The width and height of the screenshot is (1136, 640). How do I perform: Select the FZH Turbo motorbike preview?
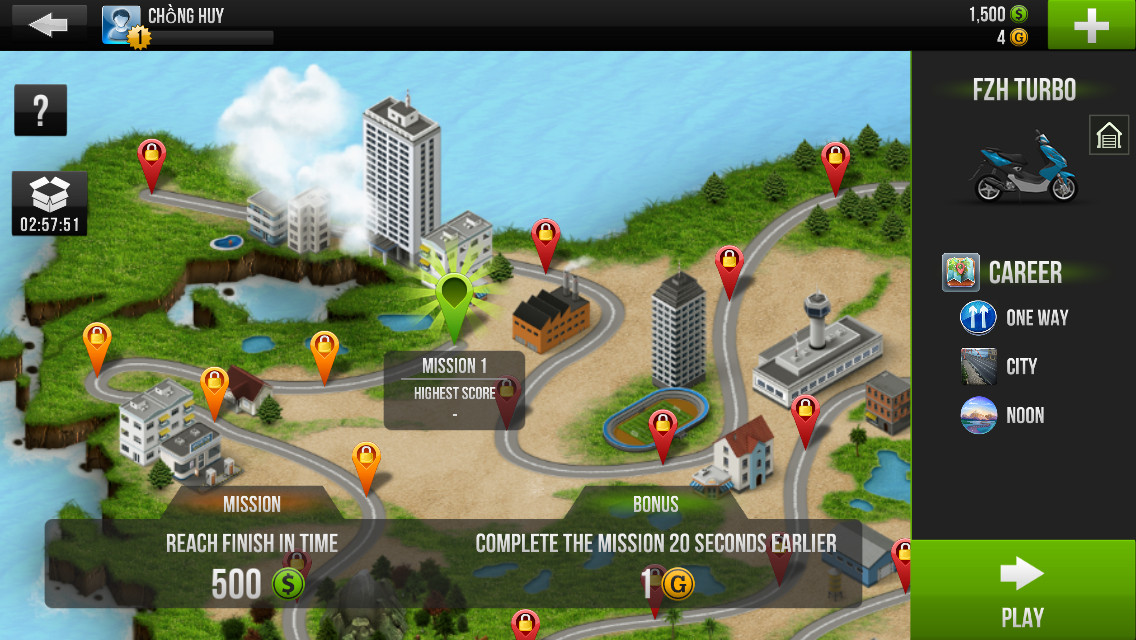[1023, 167]
